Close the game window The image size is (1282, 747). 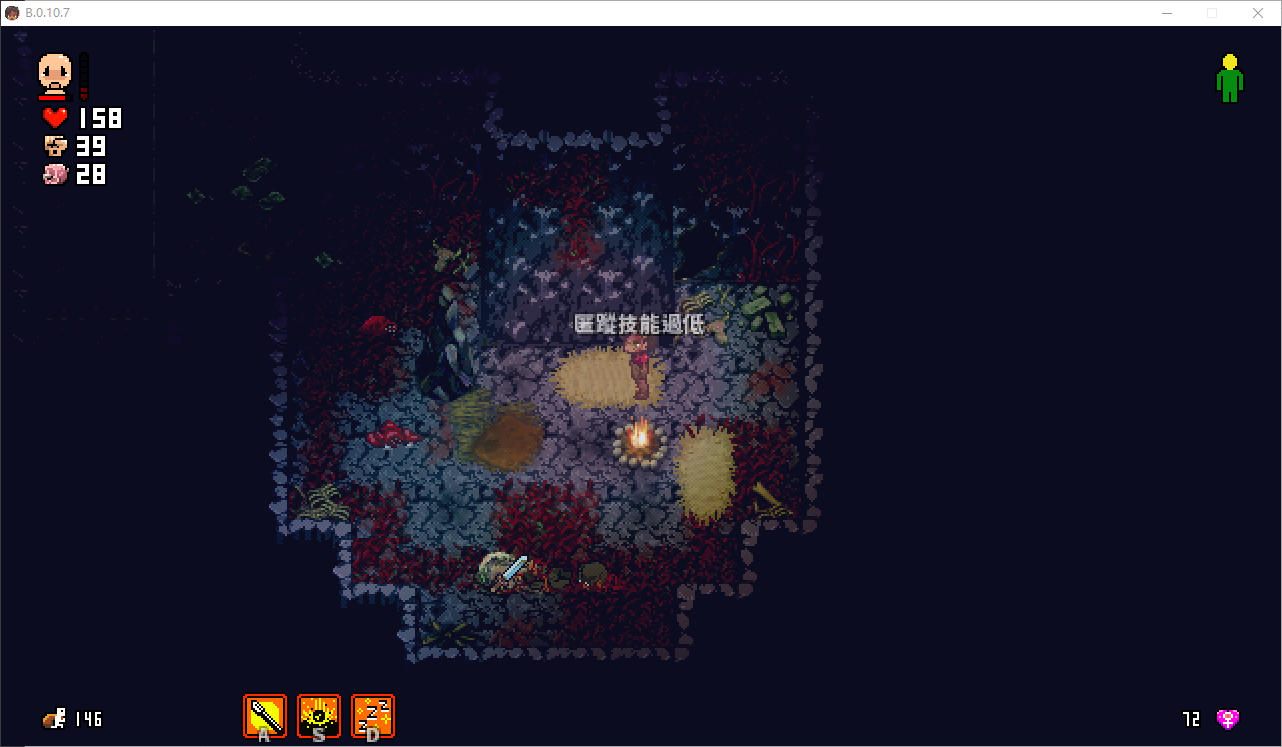pyautogui.click(x=1258, y=13)
